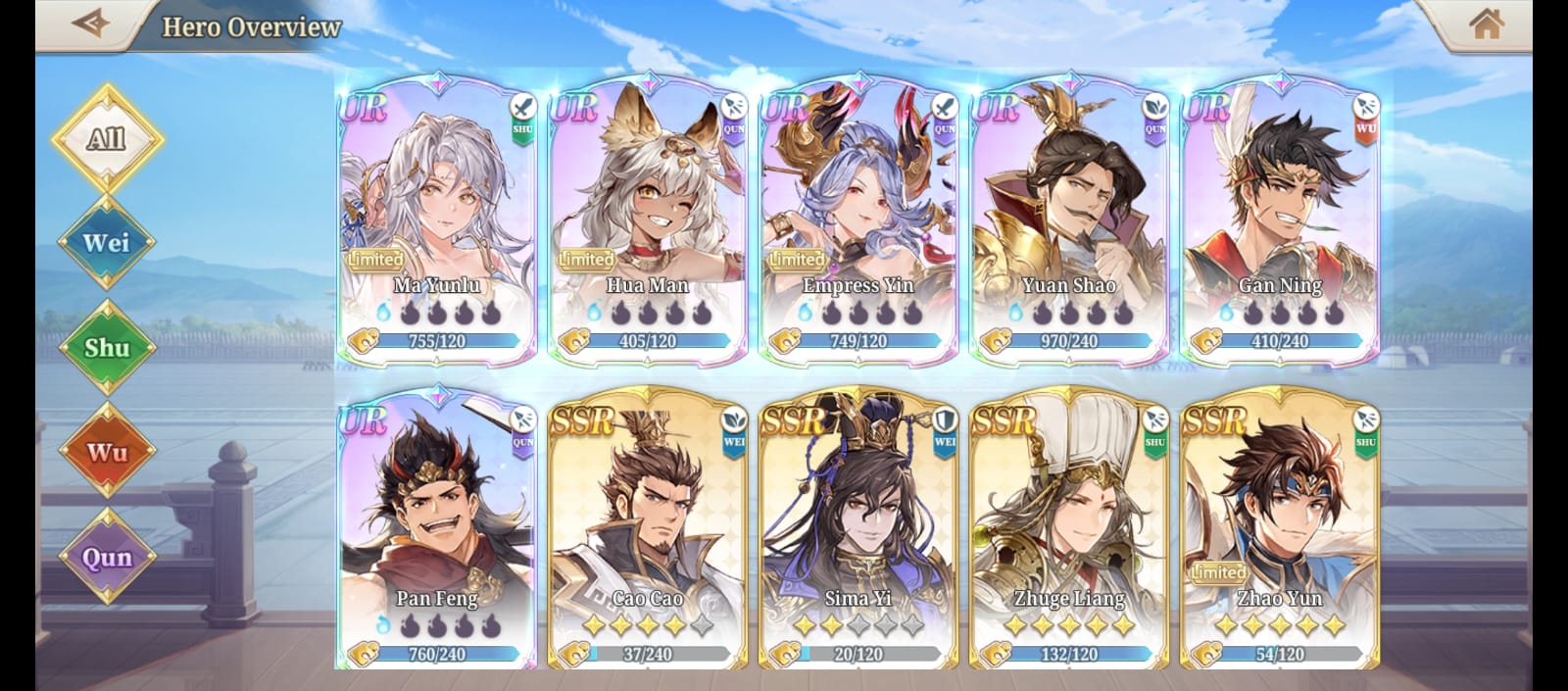Choose the Qun faction filter
The width and height of the screenshot is (1568, 691).
(107, 557)
